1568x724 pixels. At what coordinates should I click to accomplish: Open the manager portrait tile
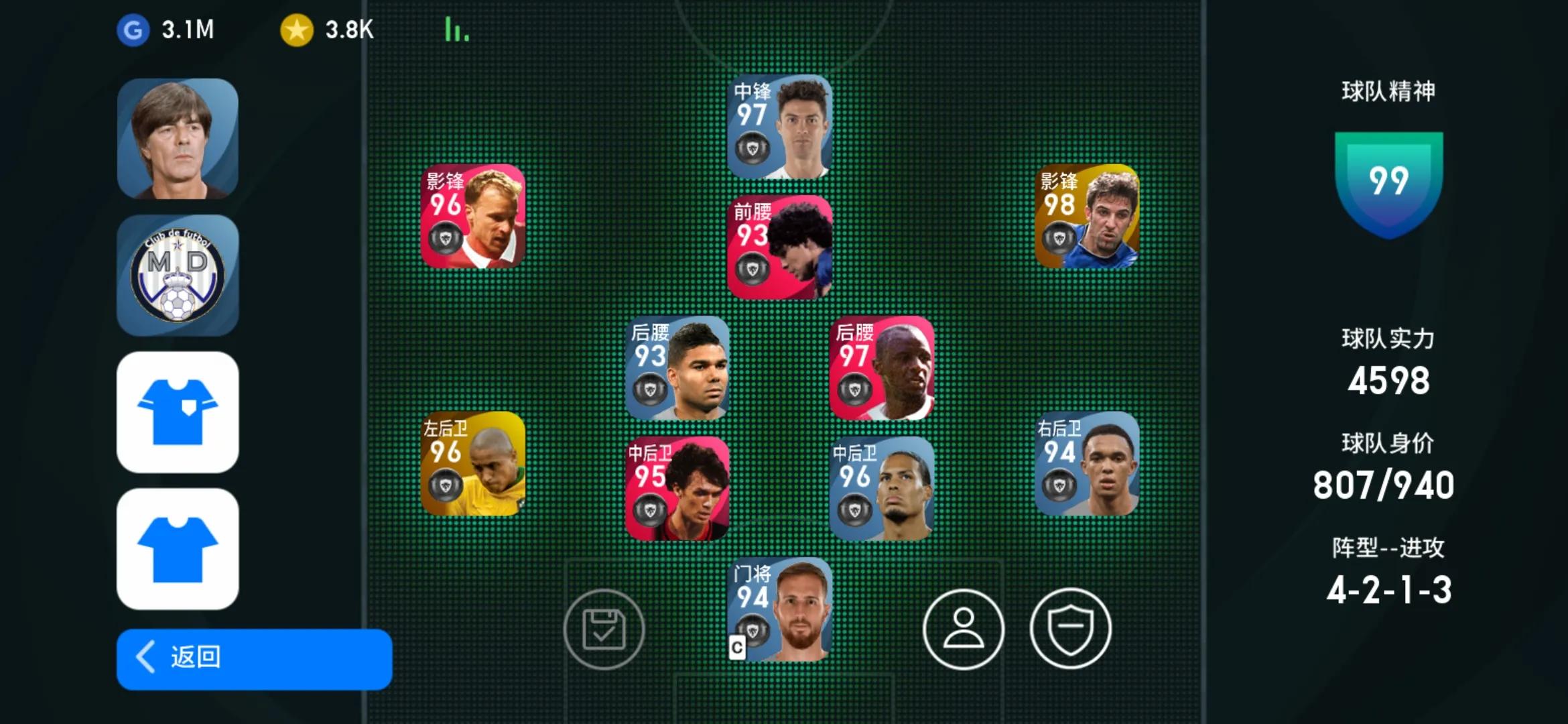pyautogui.click(x=178, y=139)
